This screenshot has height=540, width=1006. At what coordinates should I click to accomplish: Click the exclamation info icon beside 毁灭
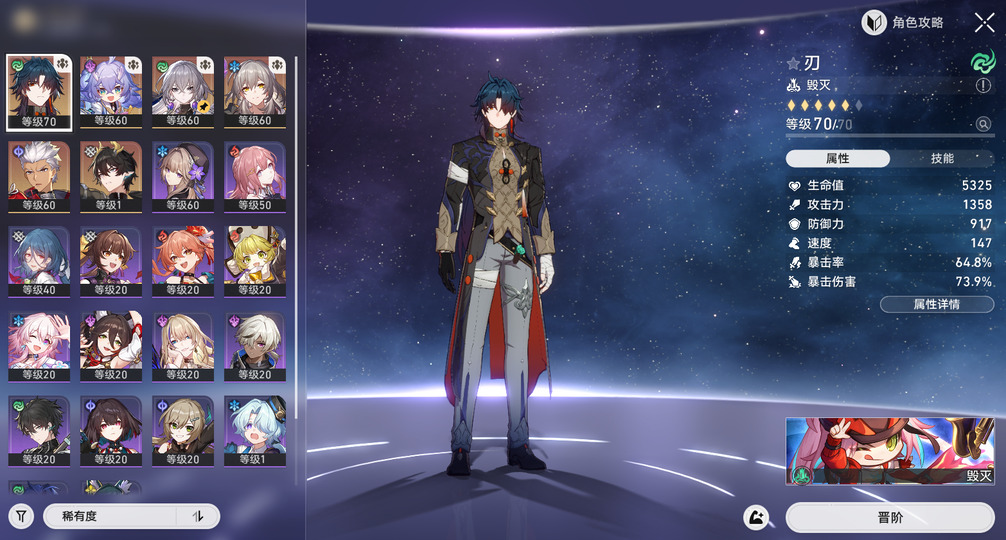pyautogui.click(x=983, y=87)
